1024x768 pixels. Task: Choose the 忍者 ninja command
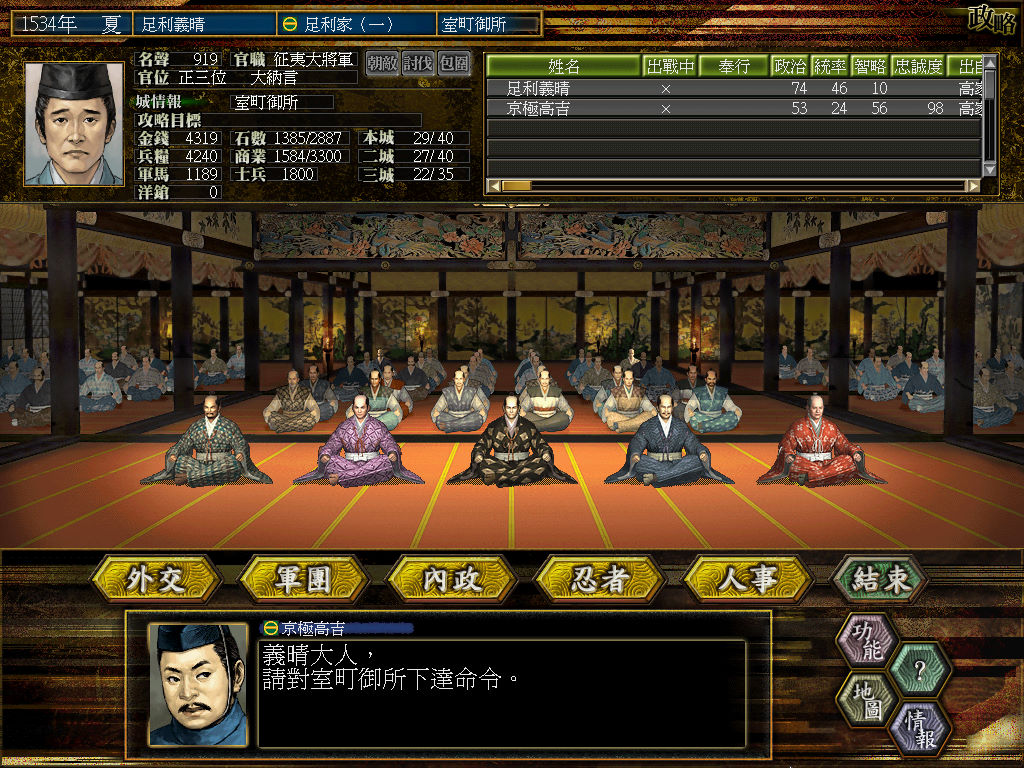point(600,579)
